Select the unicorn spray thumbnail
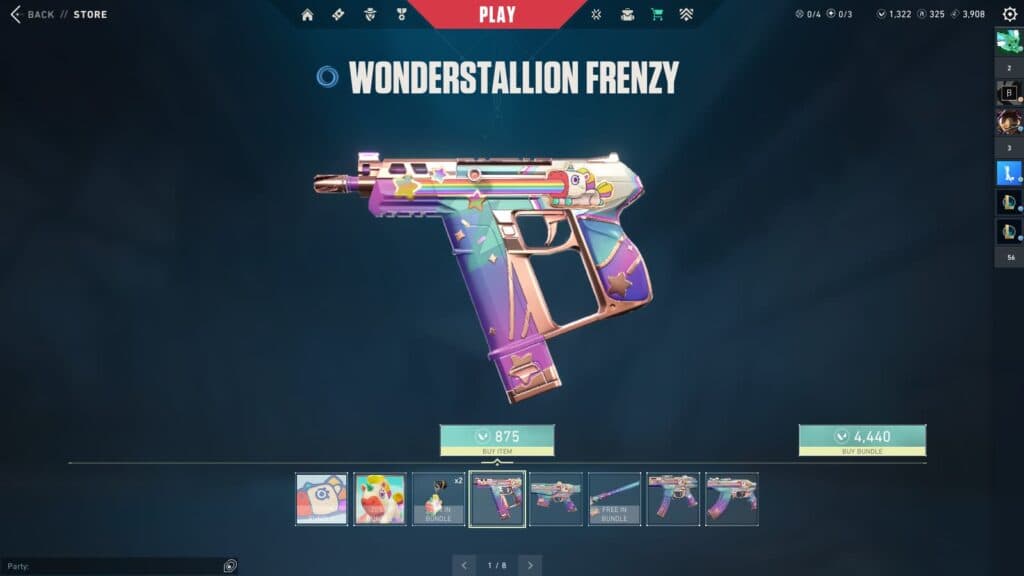 [380, 499]
